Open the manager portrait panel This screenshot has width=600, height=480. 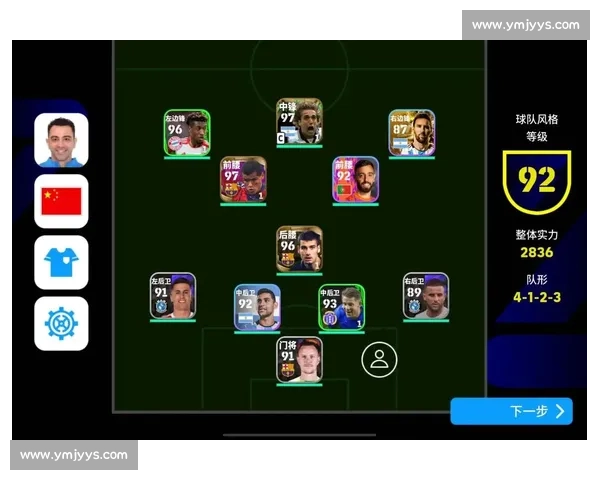tap(61, 140)
